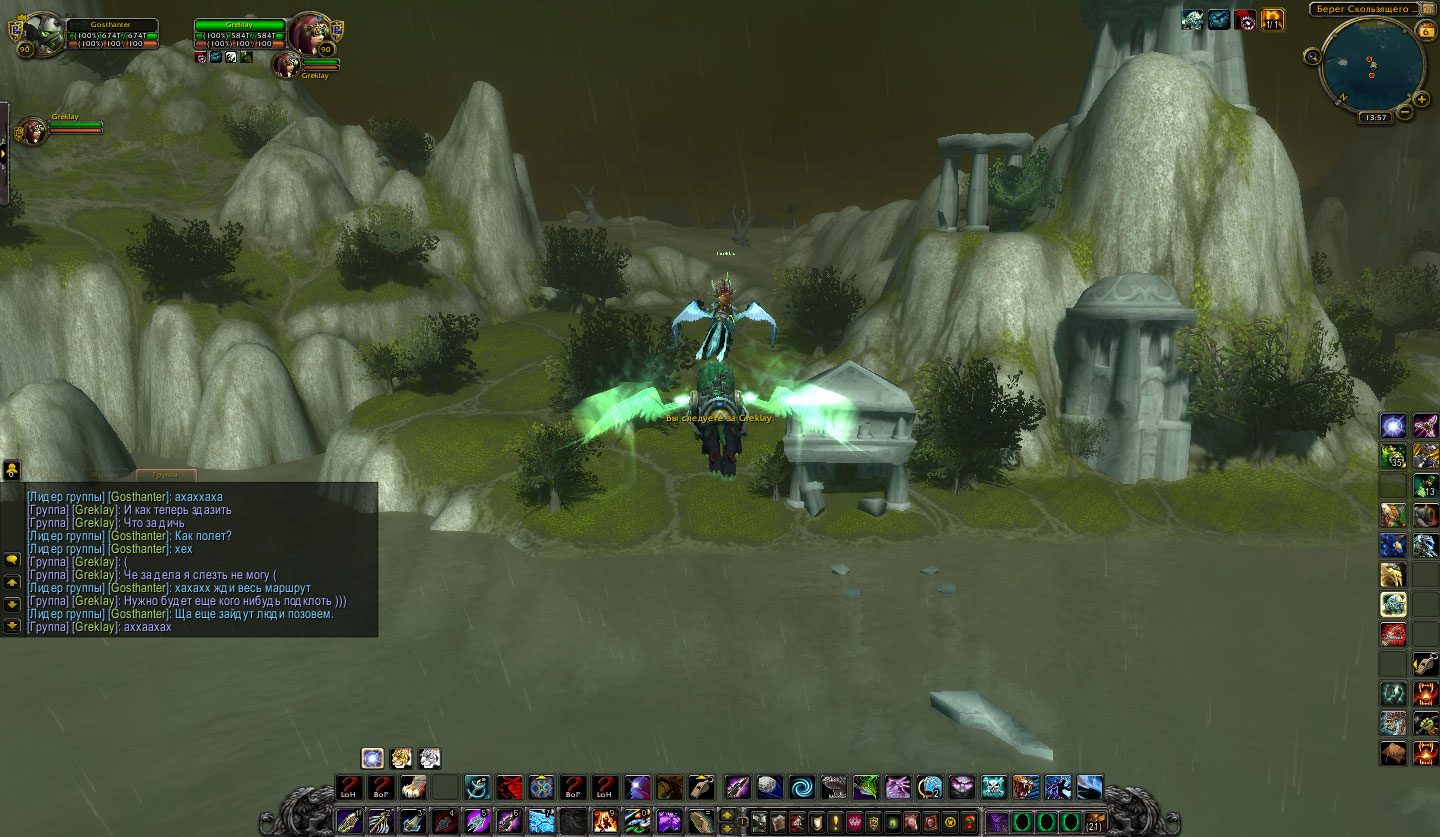This screenshot has width=1440, height=837.
Task: Use the flaming ability on key 9
Action: pyautogui.click(x=606, y=821)
